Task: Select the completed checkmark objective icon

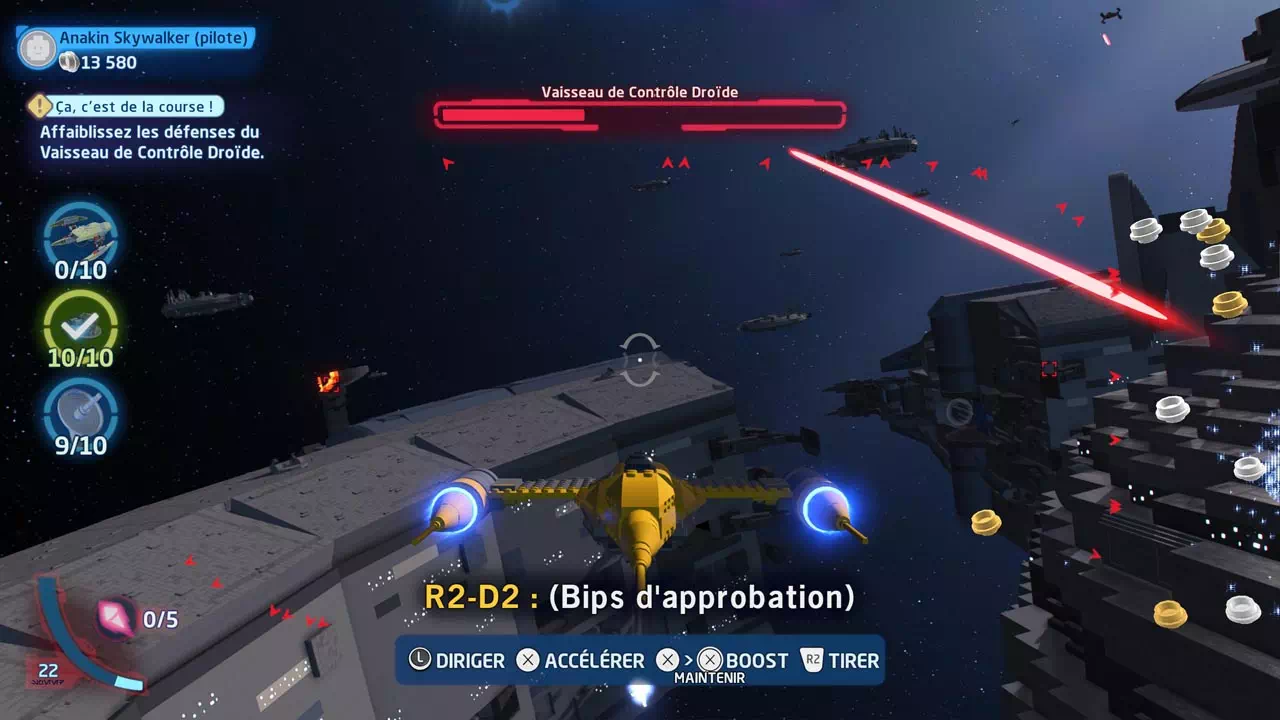Action: pyautogui.click(x=81, y=323)
